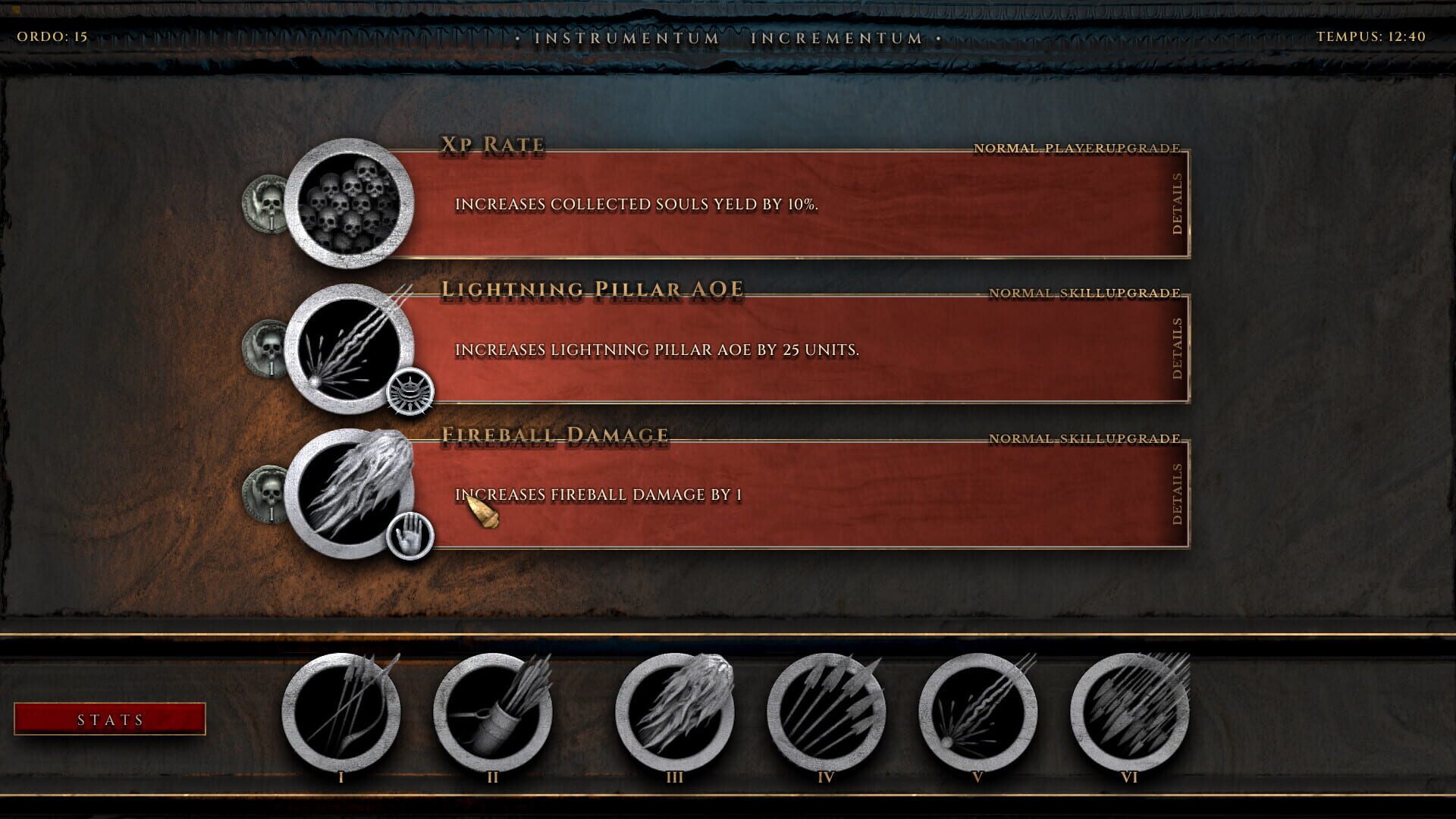Click the skull coin beside XP Rate

point(265,203)
